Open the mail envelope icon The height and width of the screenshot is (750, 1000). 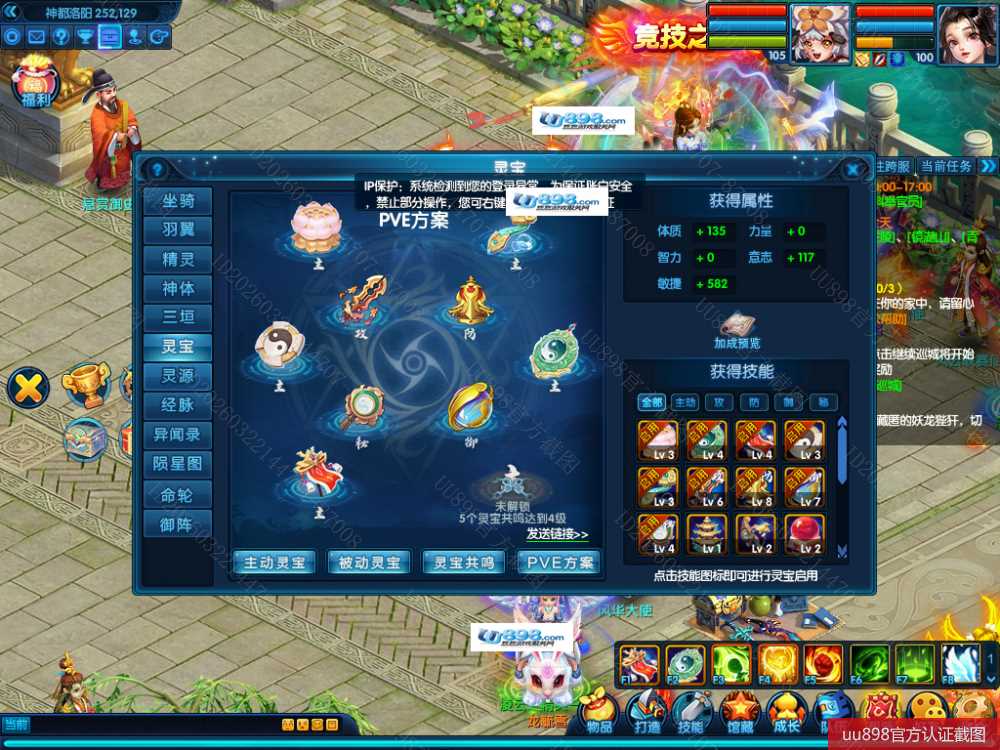tap(36, 37)
